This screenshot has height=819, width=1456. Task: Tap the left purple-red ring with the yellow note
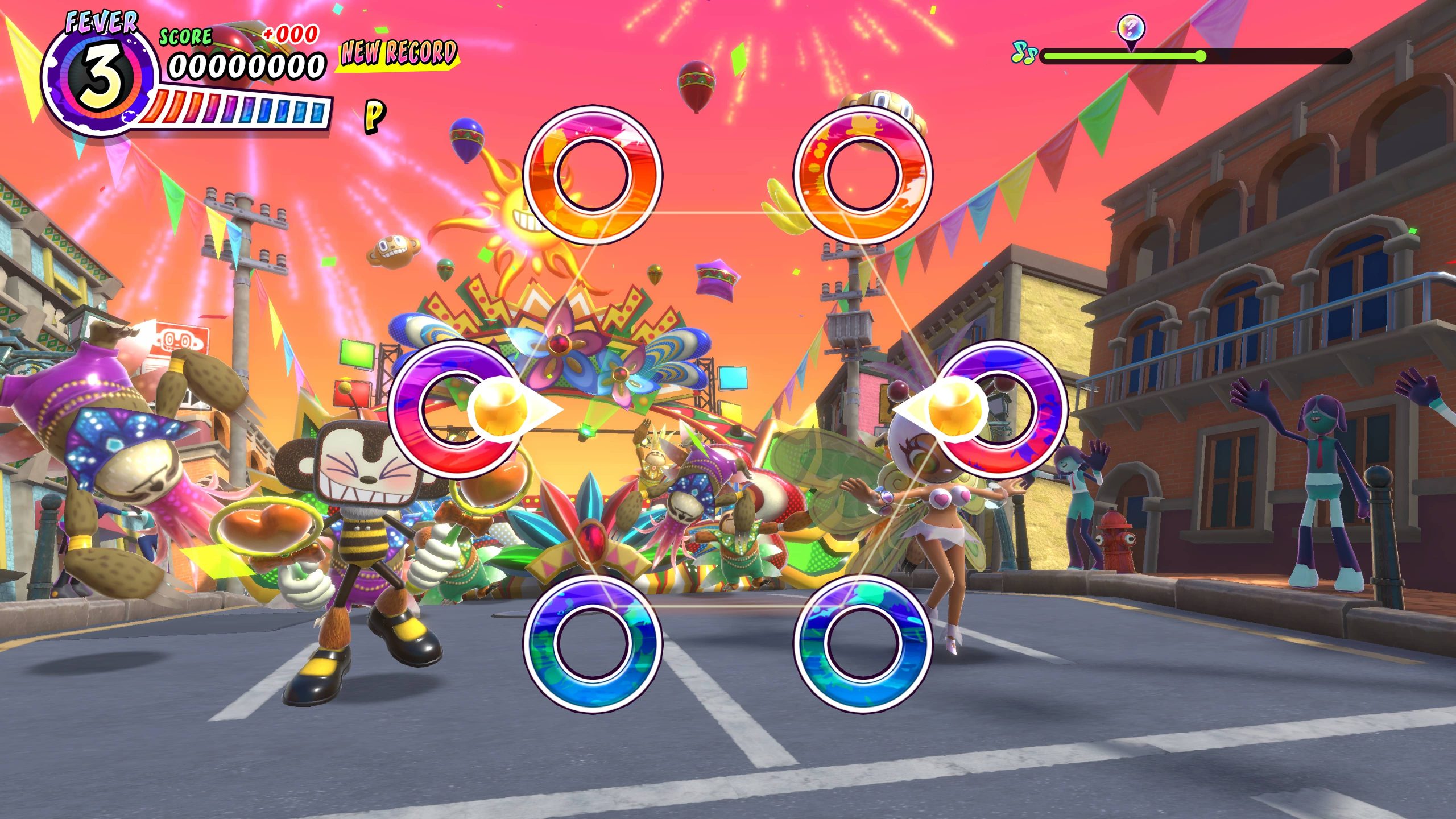[455, 408]
